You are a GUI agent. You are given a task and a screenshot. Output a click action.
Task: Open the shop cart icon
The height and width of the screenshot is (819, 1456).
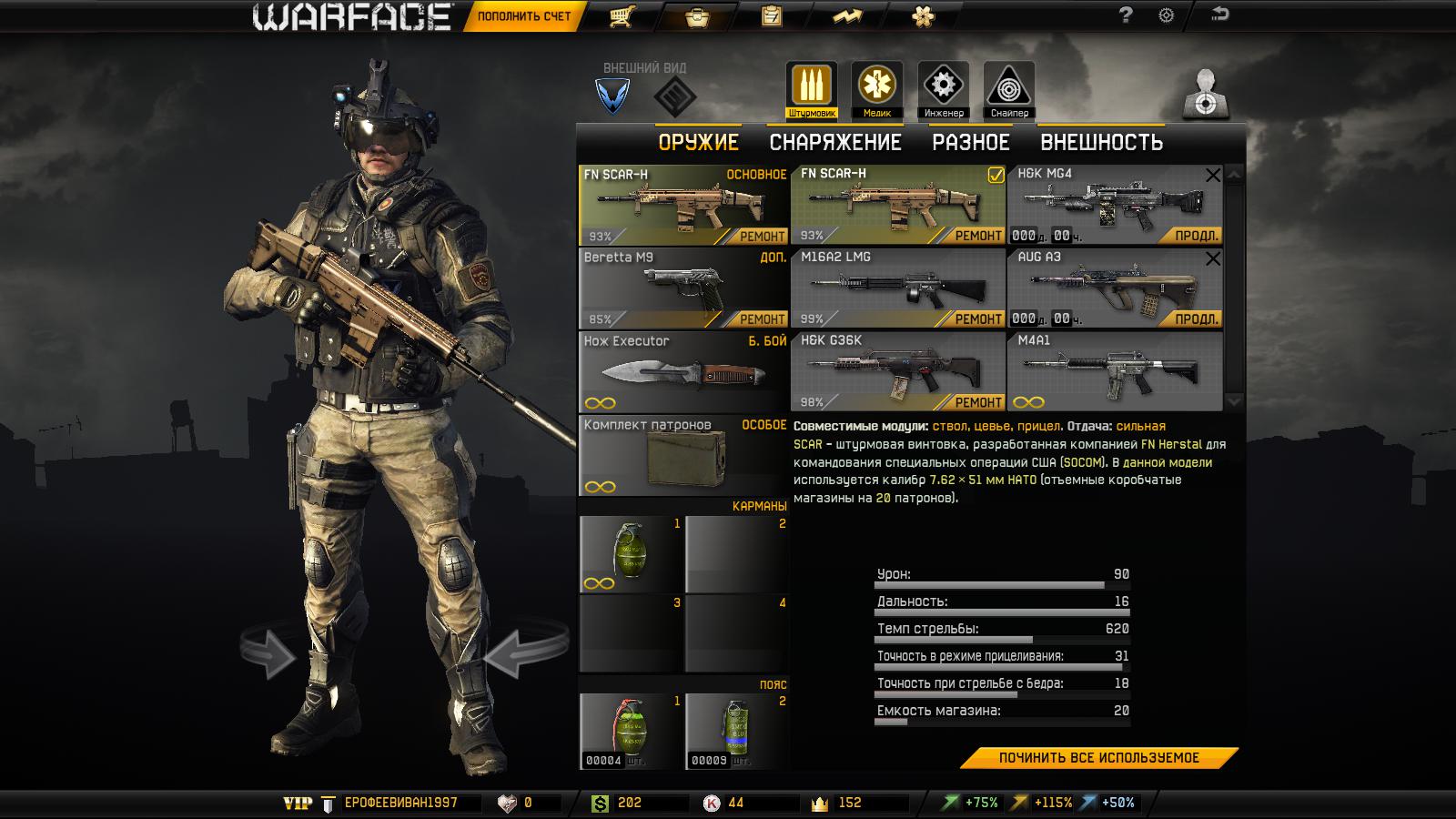click(622, 16)
